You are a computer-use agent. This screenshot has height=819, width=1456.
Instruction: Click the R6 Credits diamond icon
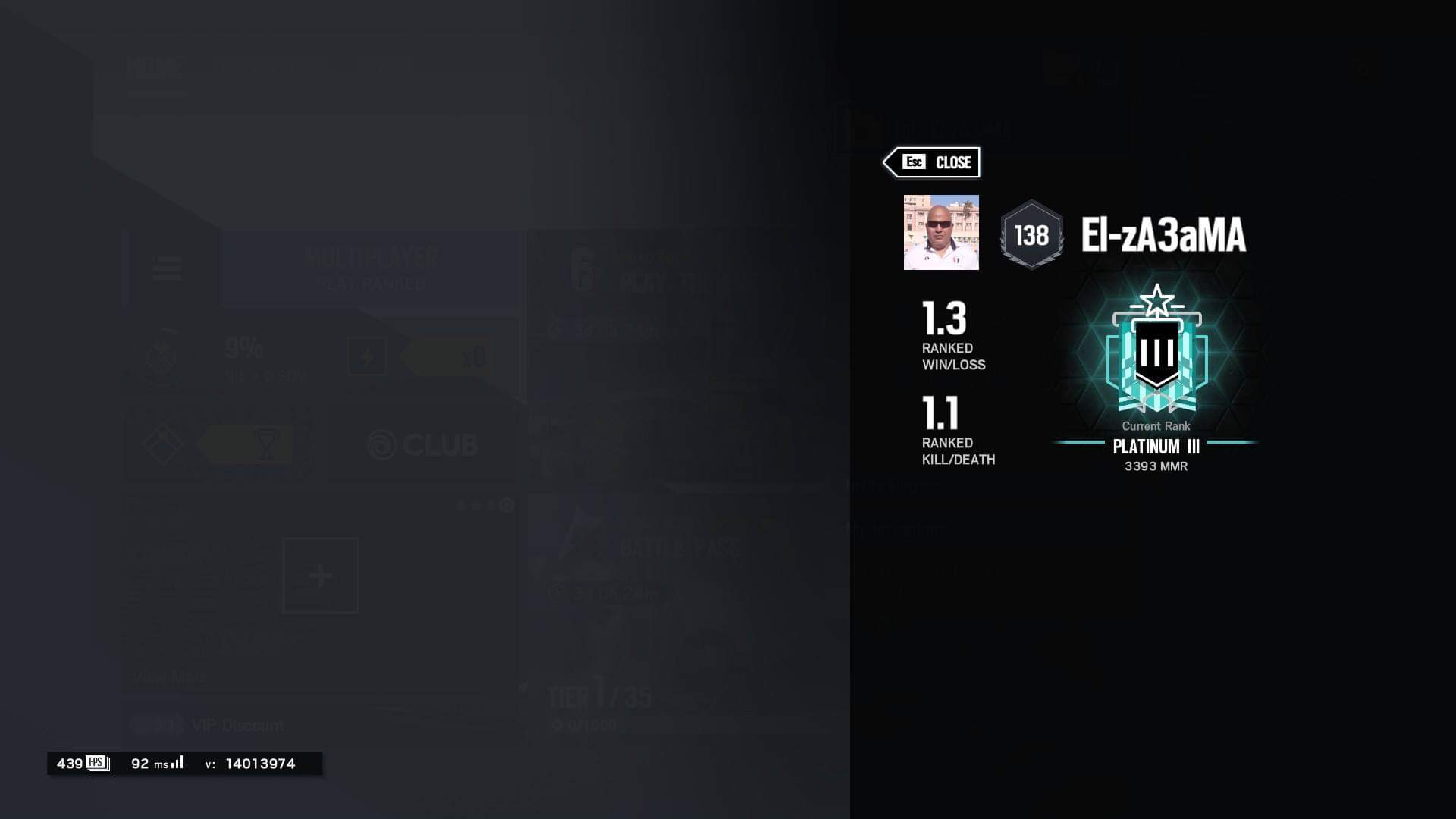click(163, 443)
